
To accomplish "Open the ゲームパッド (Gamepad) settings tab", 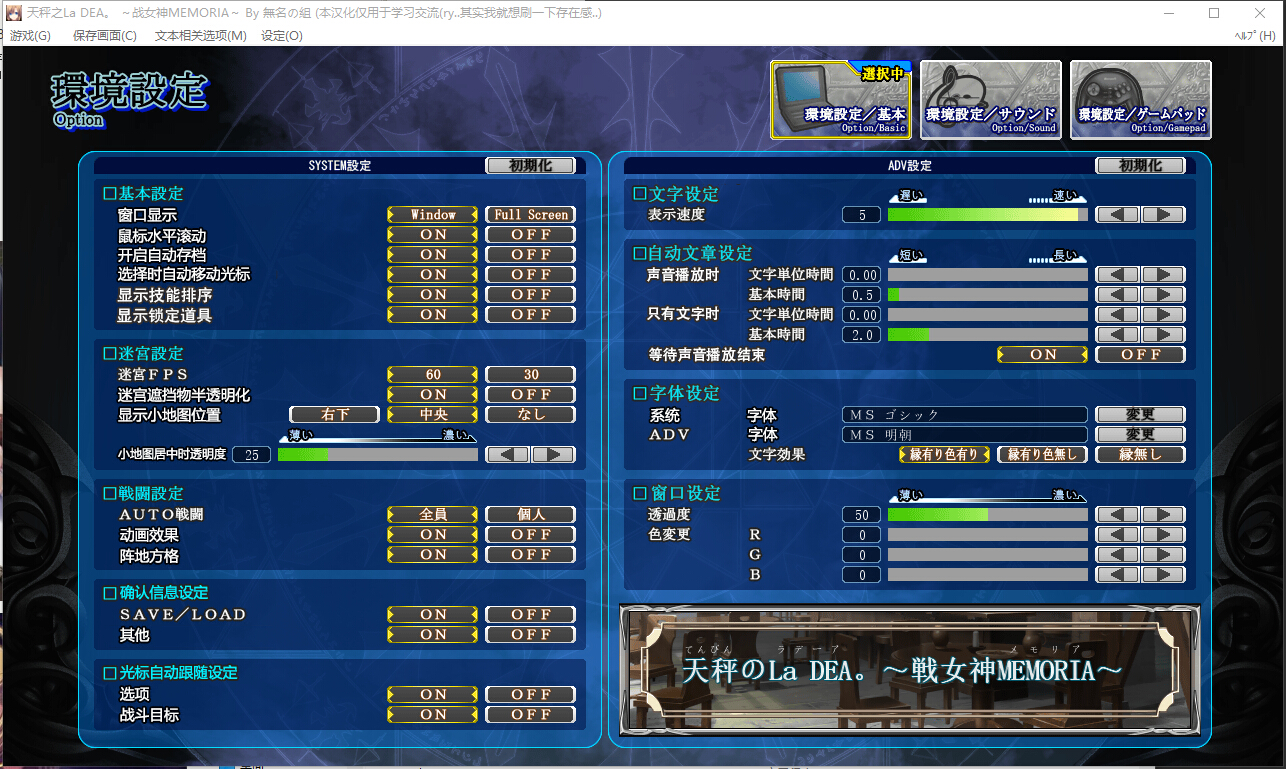I will pyautogui.click(x=1140, y=100).
